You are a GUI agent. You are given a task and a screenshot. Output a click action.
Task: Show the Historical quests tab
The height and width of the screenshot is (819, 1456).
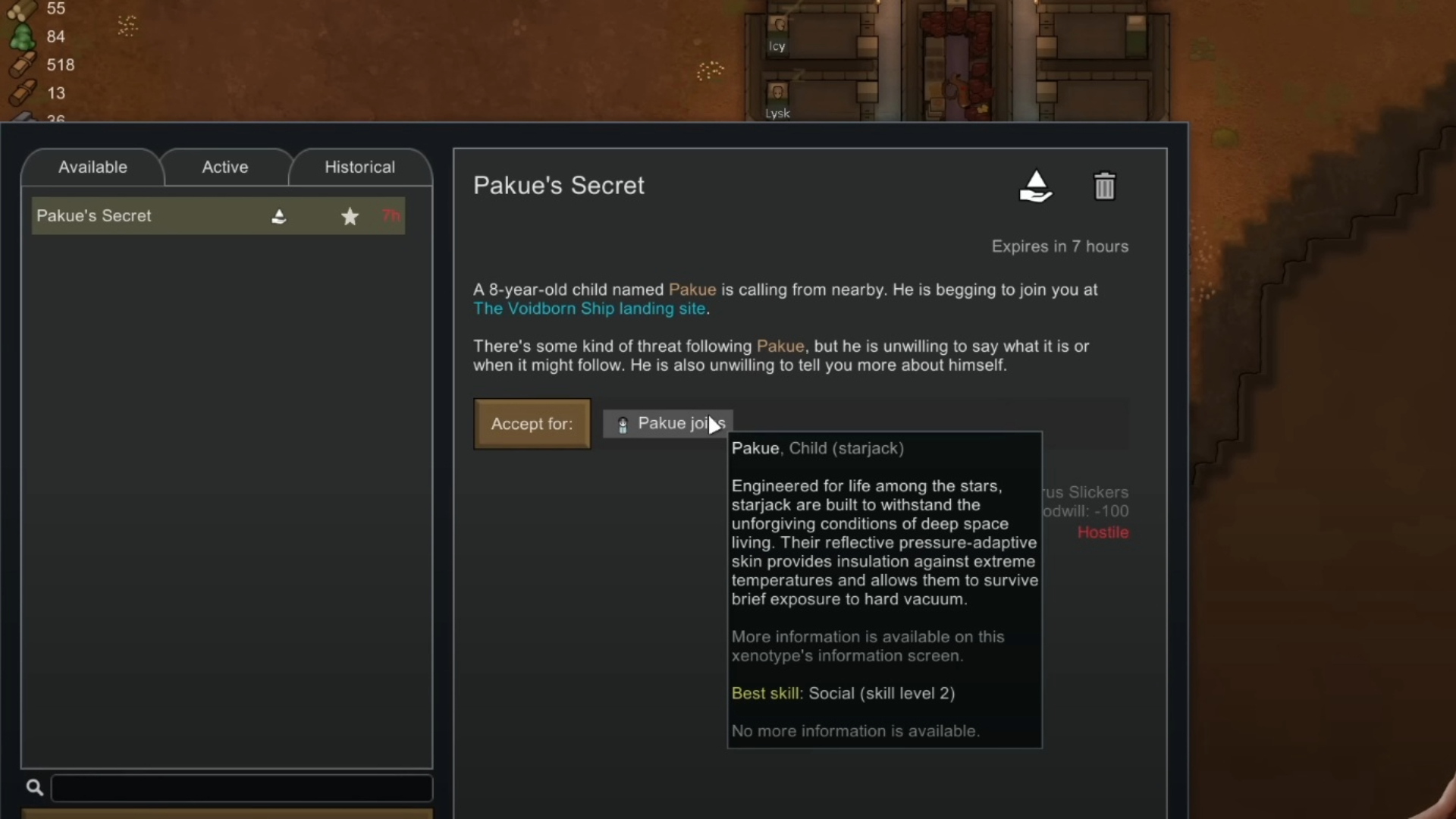click(359, 167)
